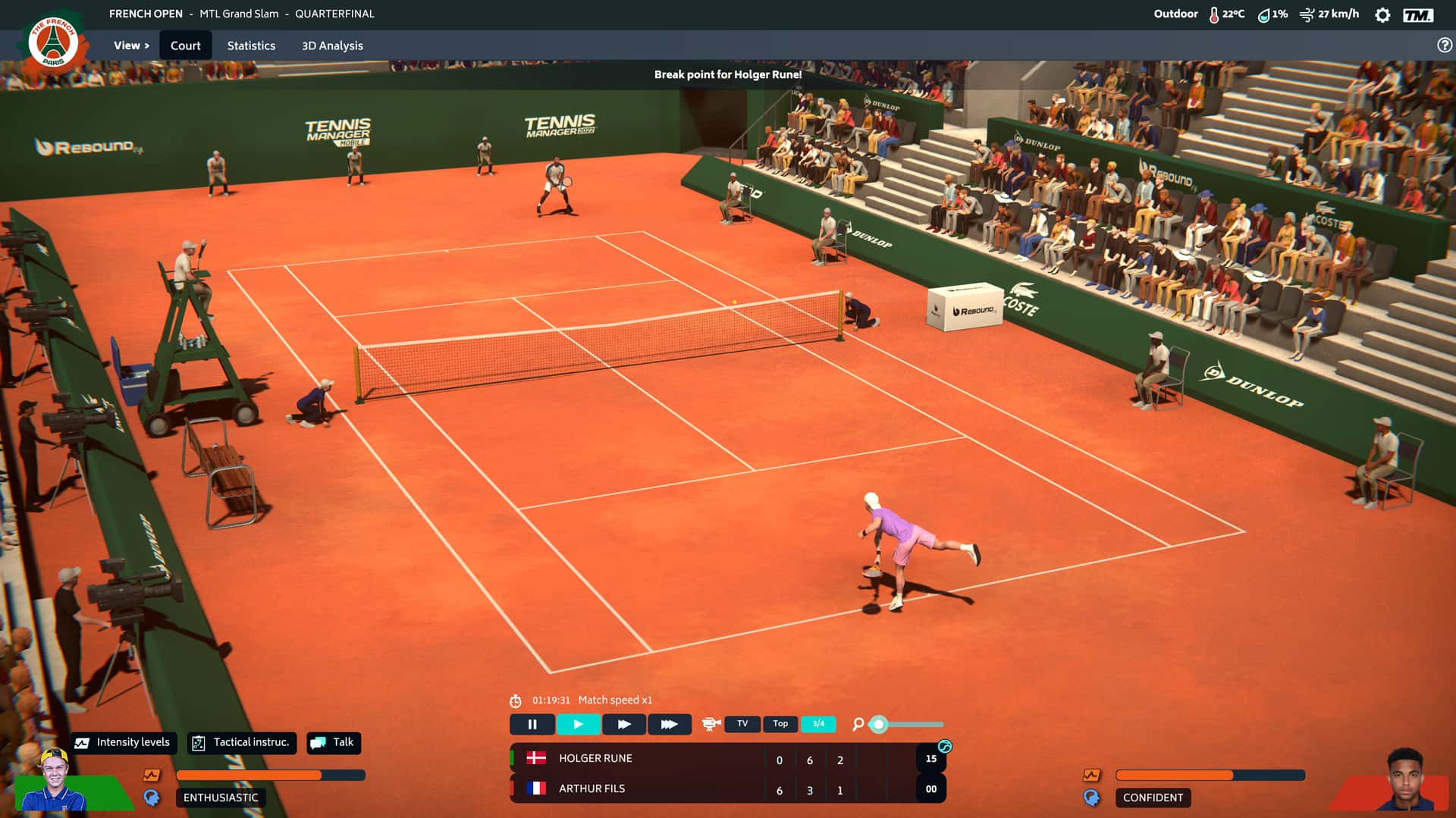
Task: Click Fils' orange intensity pulse icon
Action: (x=1090, y=774)
